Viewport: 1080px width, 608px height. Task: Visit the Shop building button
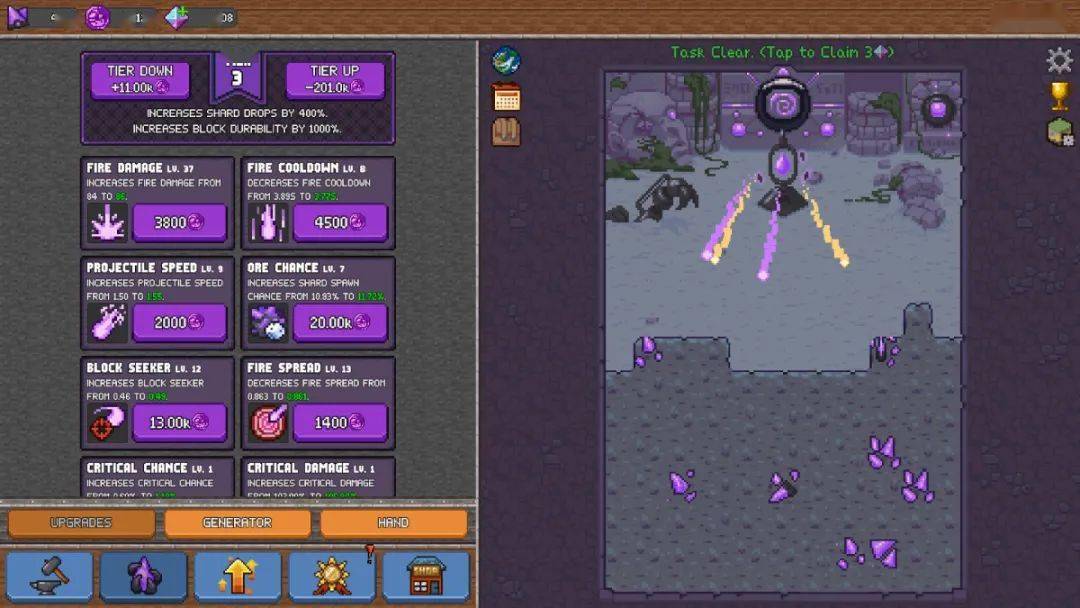click(x=426, y=576)
